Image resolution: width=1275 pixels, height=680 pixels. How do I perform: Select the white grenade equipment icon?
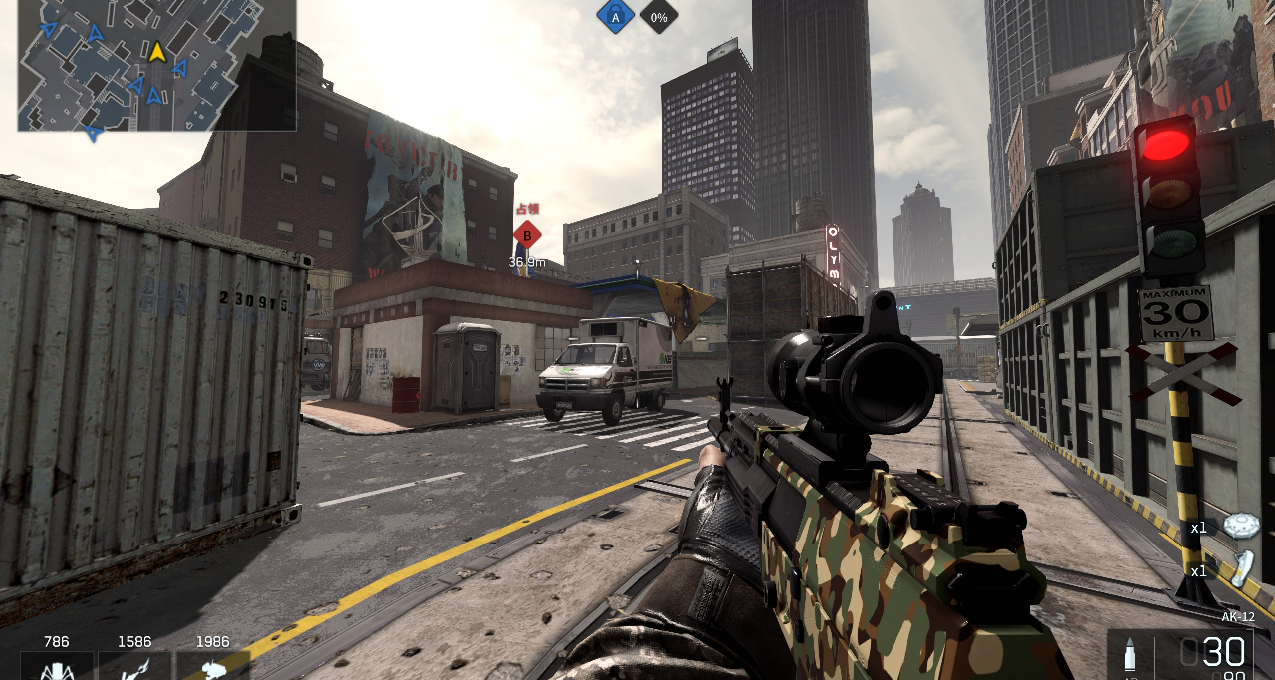click(1242, 569)
